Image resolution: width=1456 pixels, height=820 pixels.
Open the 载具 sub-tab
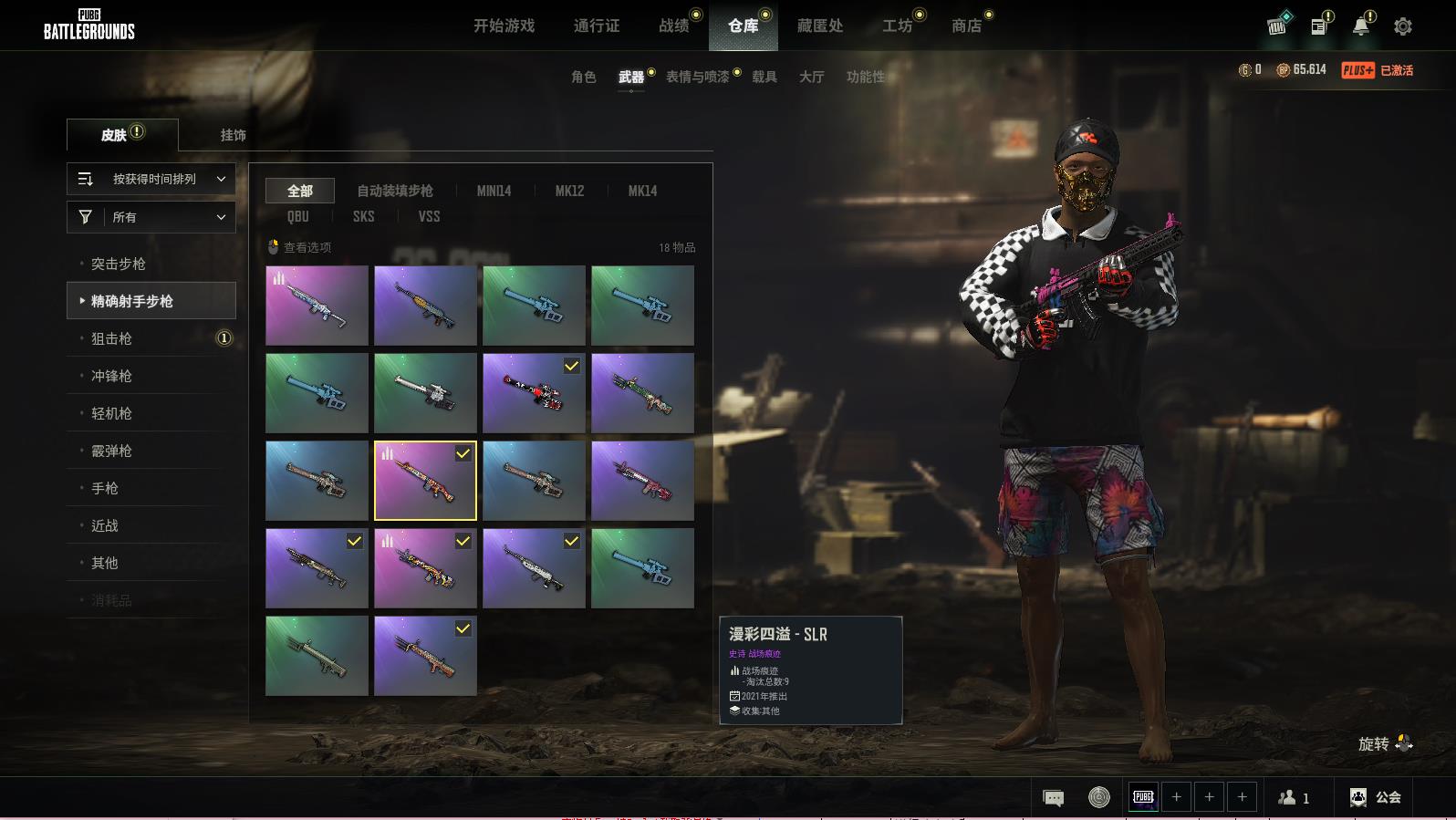(x=764, y=77)
